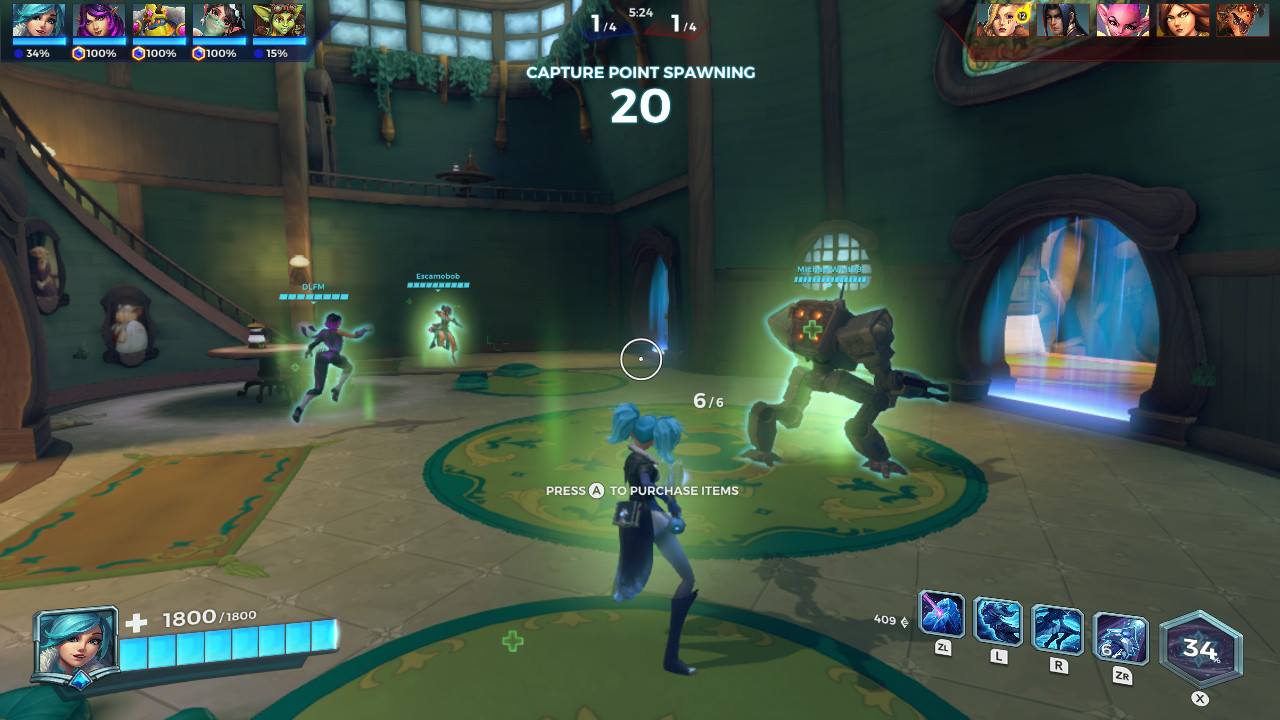The width and height of the screenshot is (1280, 720).
Task: Select the green-masked teammate portrait
Action: (x=219, y=22)
